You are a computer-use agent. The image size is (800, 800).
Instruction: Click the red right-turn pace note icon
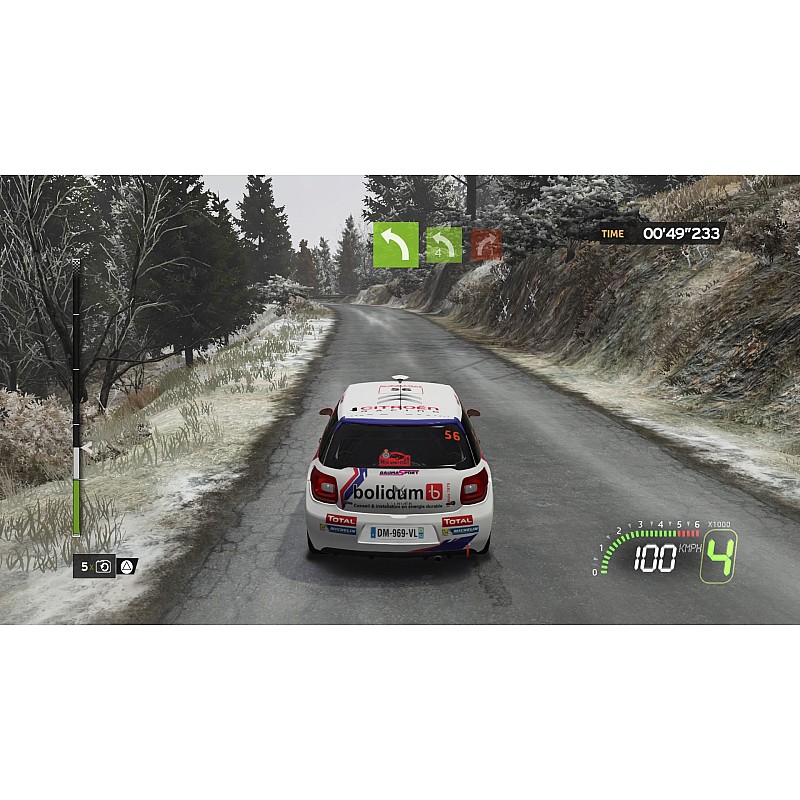click(487, 245)
